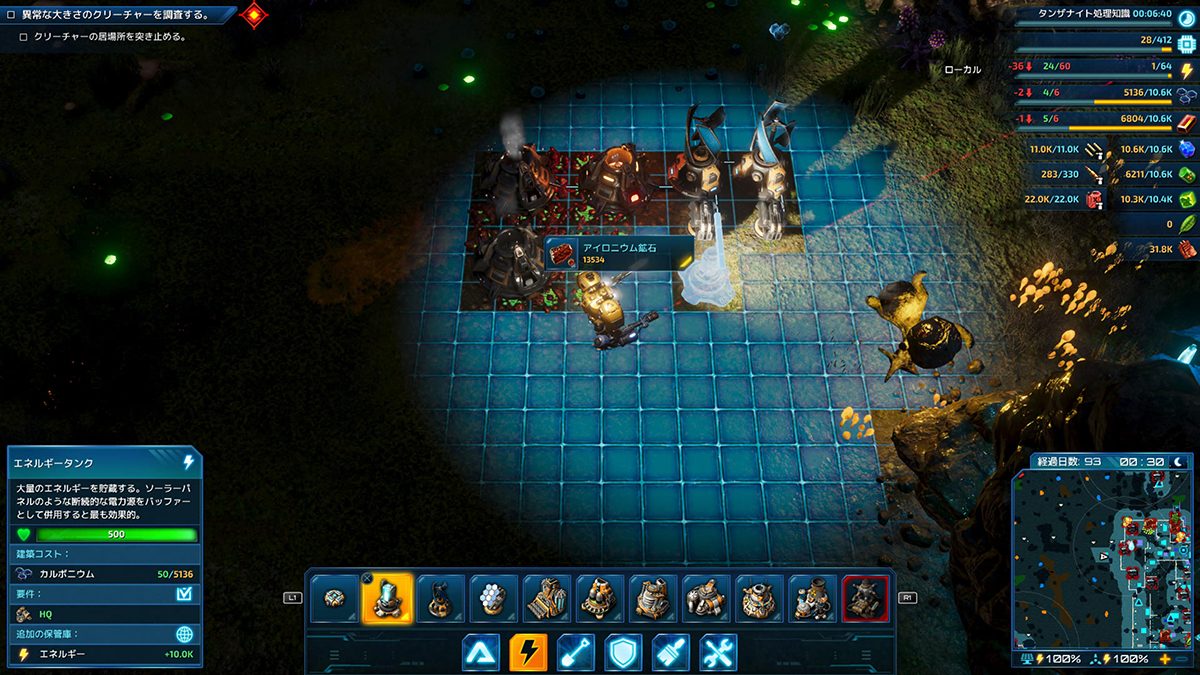
Task: Open the paintbrush decoration category
Action: 671,653
